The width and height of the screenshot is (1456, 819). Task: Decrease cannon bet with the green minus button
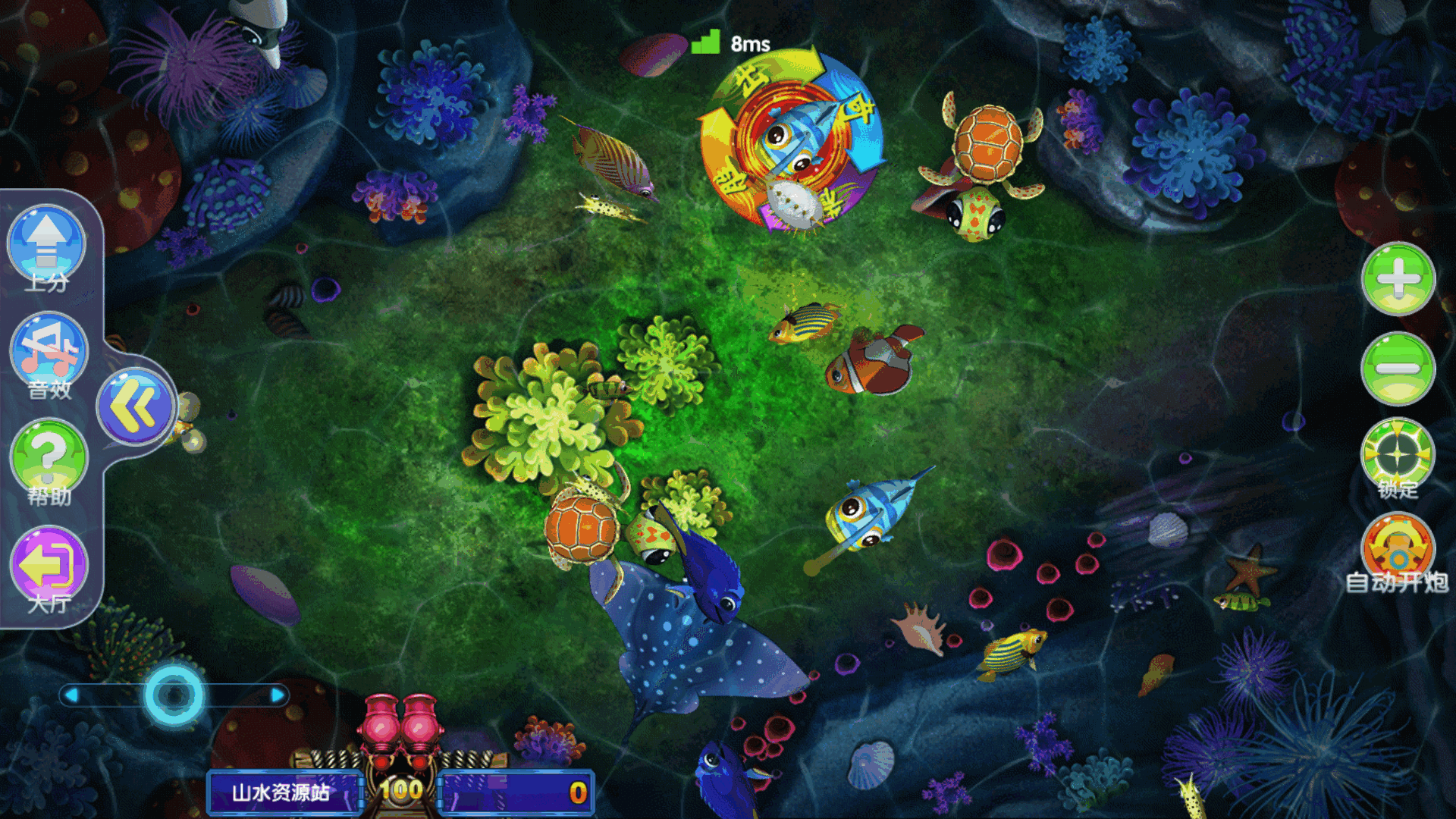1398,369
